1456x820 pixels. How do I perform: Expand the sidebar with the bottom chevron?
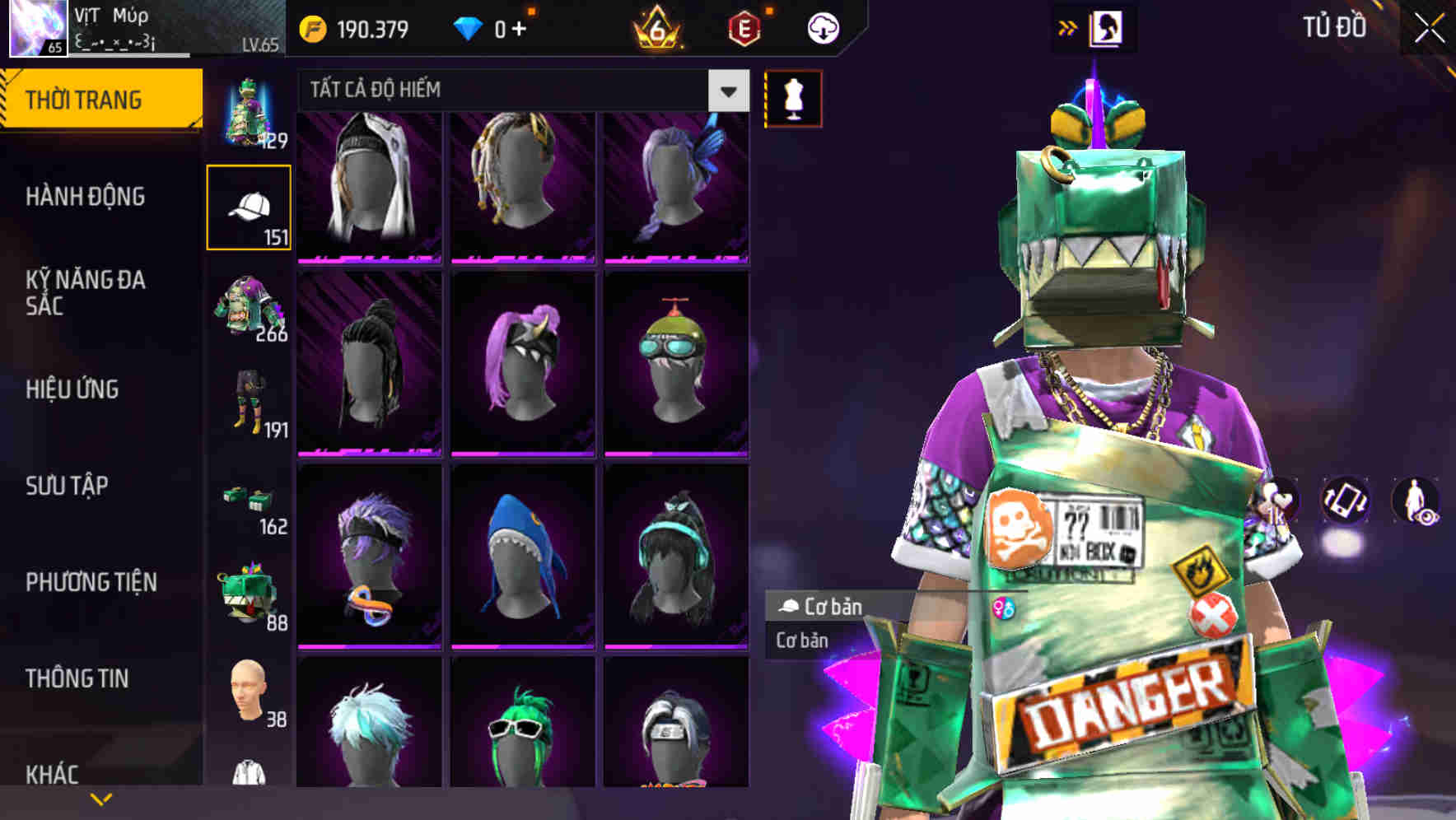pos(101,798)
